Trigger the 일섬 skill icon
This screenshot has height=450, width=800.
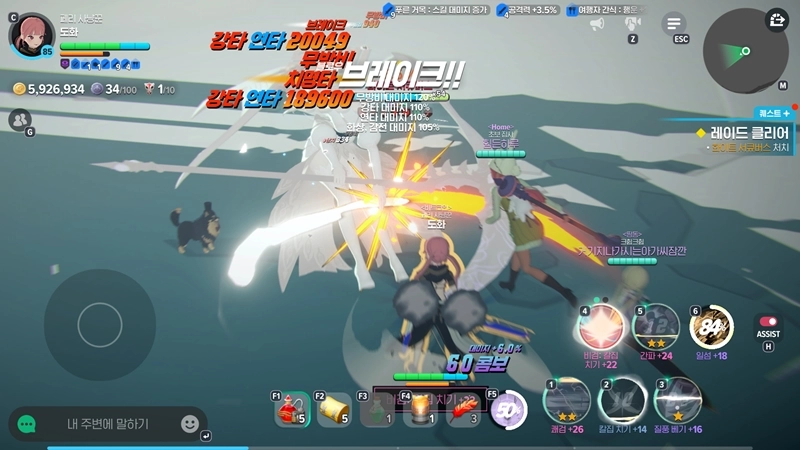[712, 327]
